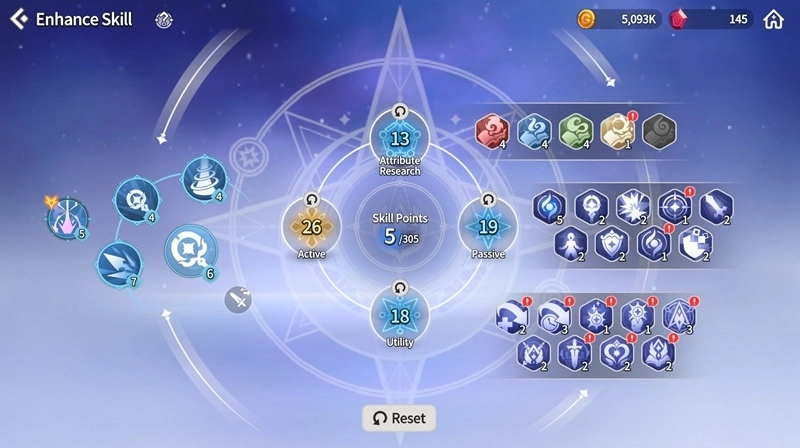800x448 pixels.
Task: Select the dark gray attribute icon
Action: pos(659,130)
